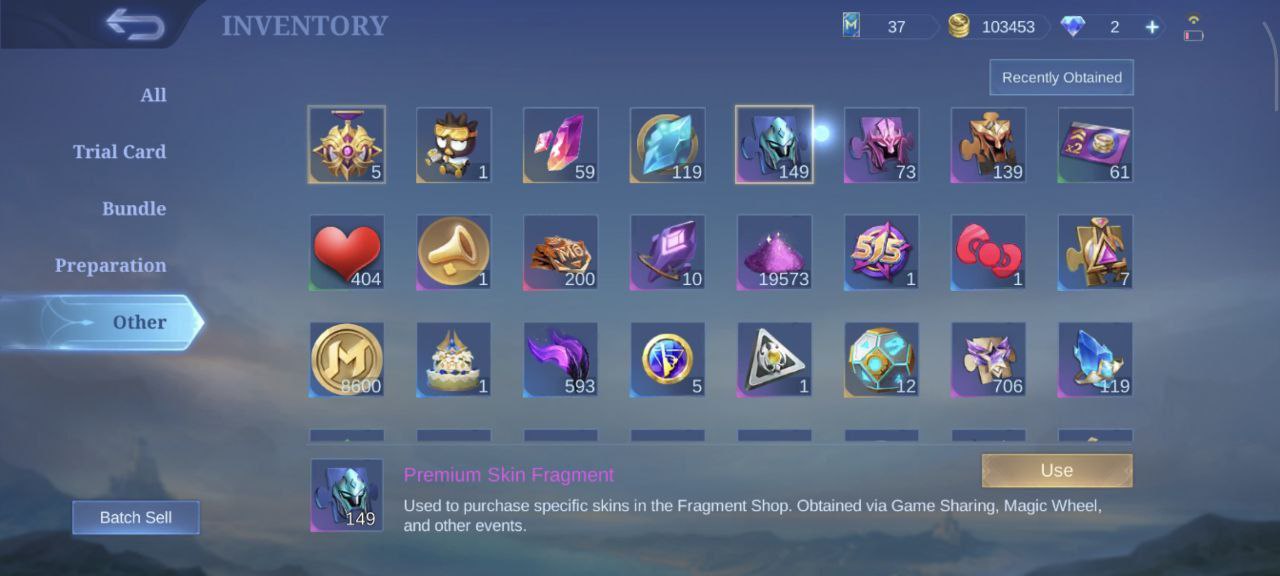
Task: Select the purple feather item with 593
Action: click(x=561, y=359)
